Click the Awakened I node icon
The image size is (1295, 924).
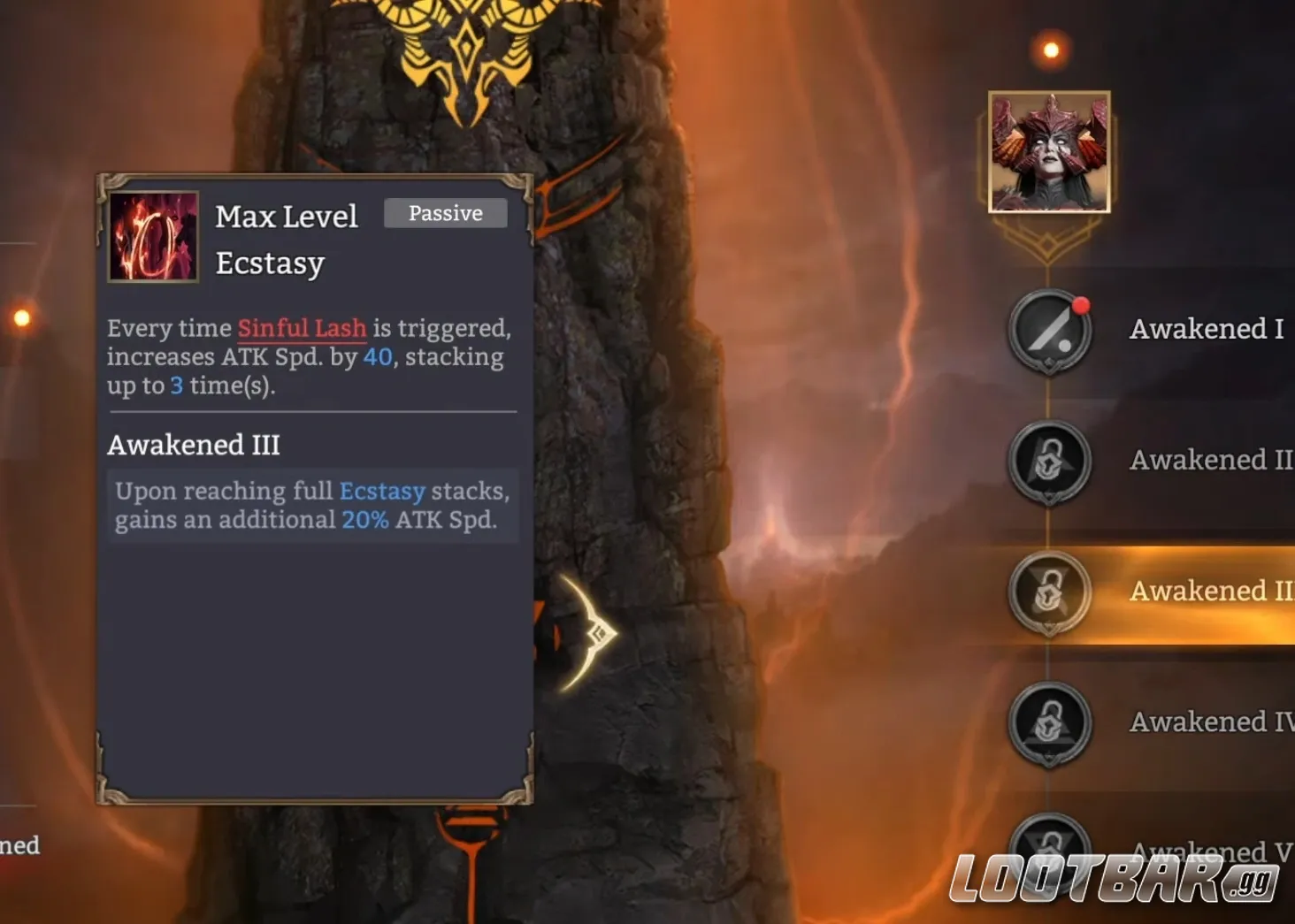coord(1050,332)
